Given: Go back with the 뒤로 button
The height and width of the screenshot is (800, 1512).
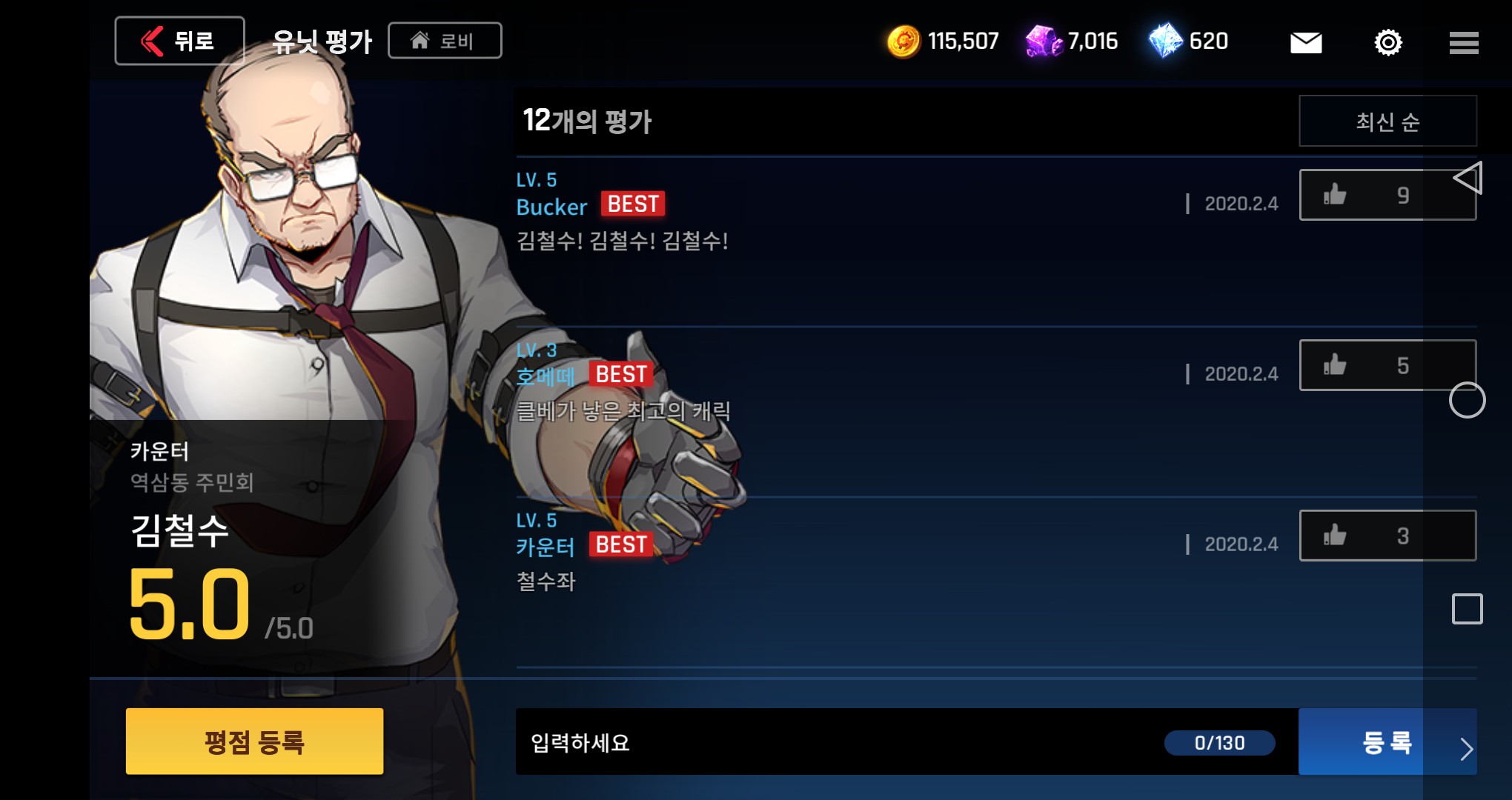Looking at the screenshot, I should [179, 41].
